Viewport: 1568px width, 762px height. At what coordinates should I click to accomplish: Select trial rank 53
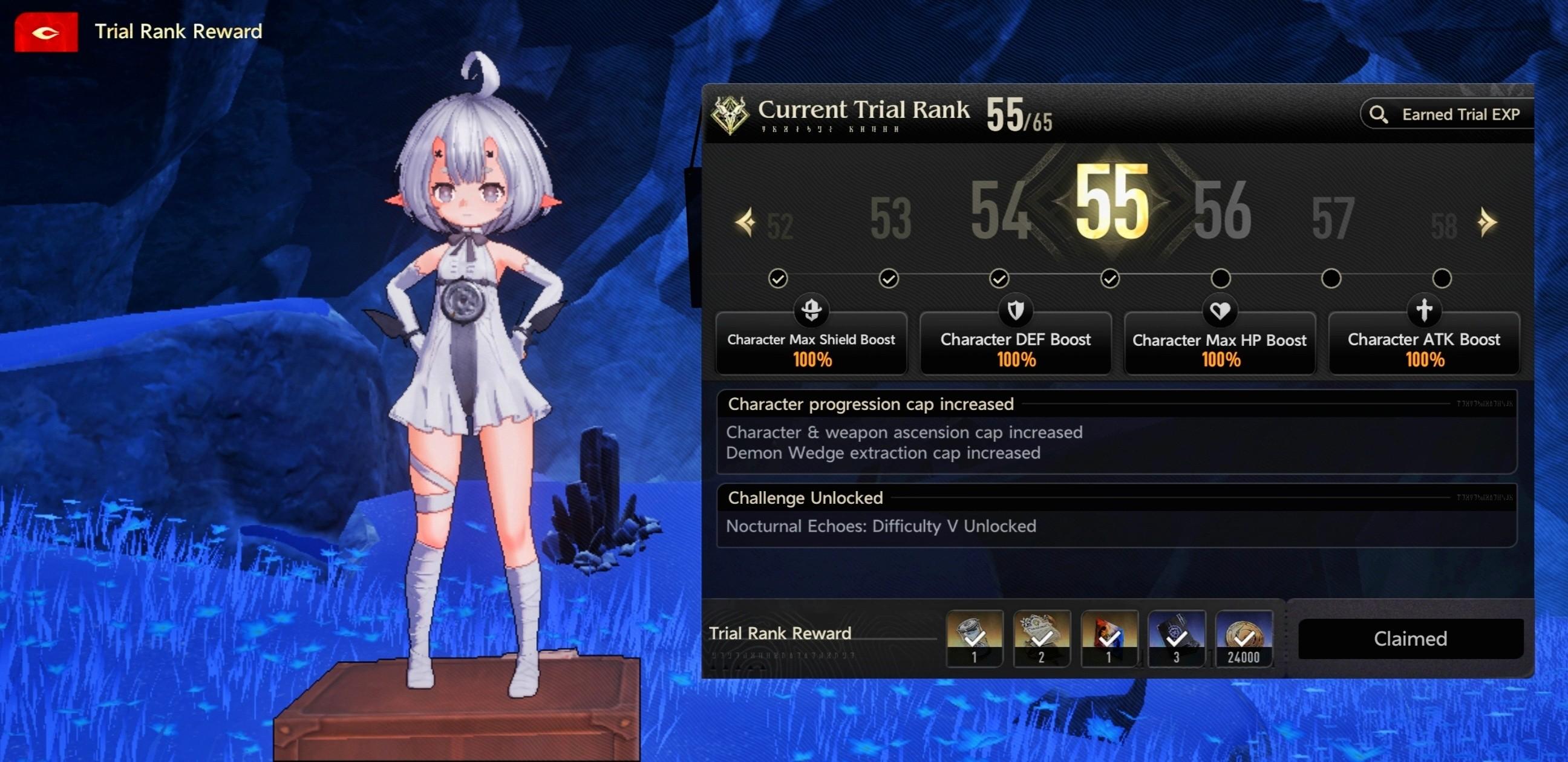890,219
